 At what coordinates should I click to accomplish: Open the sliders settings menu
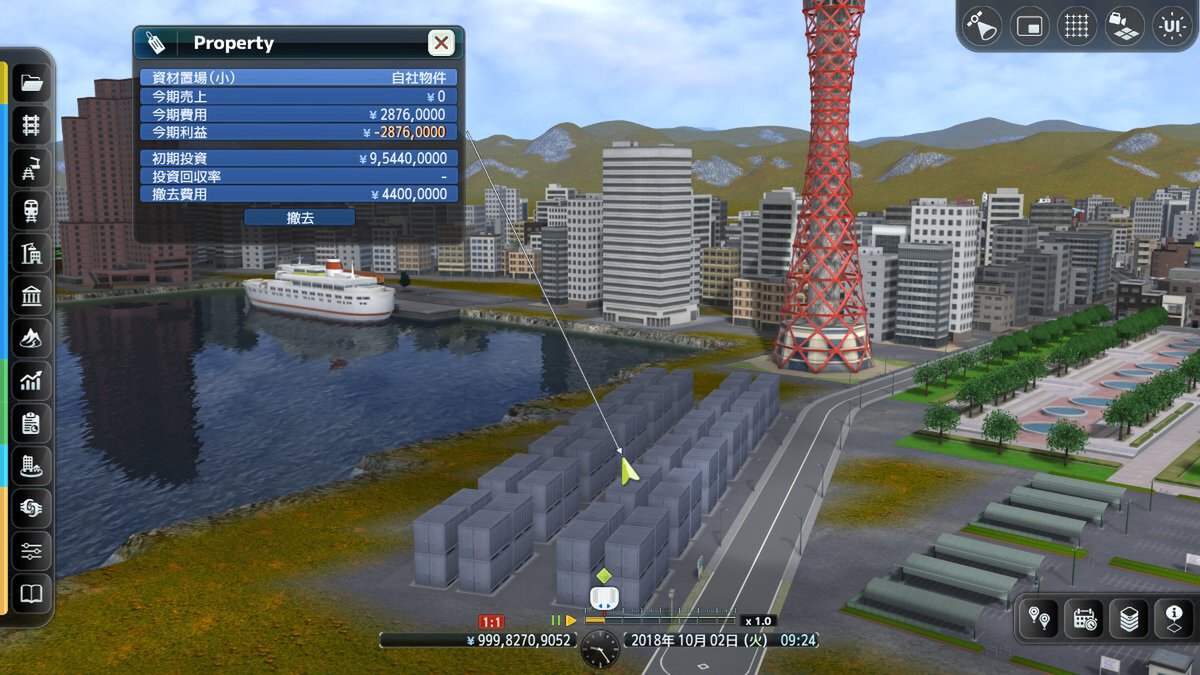point(32,552)
